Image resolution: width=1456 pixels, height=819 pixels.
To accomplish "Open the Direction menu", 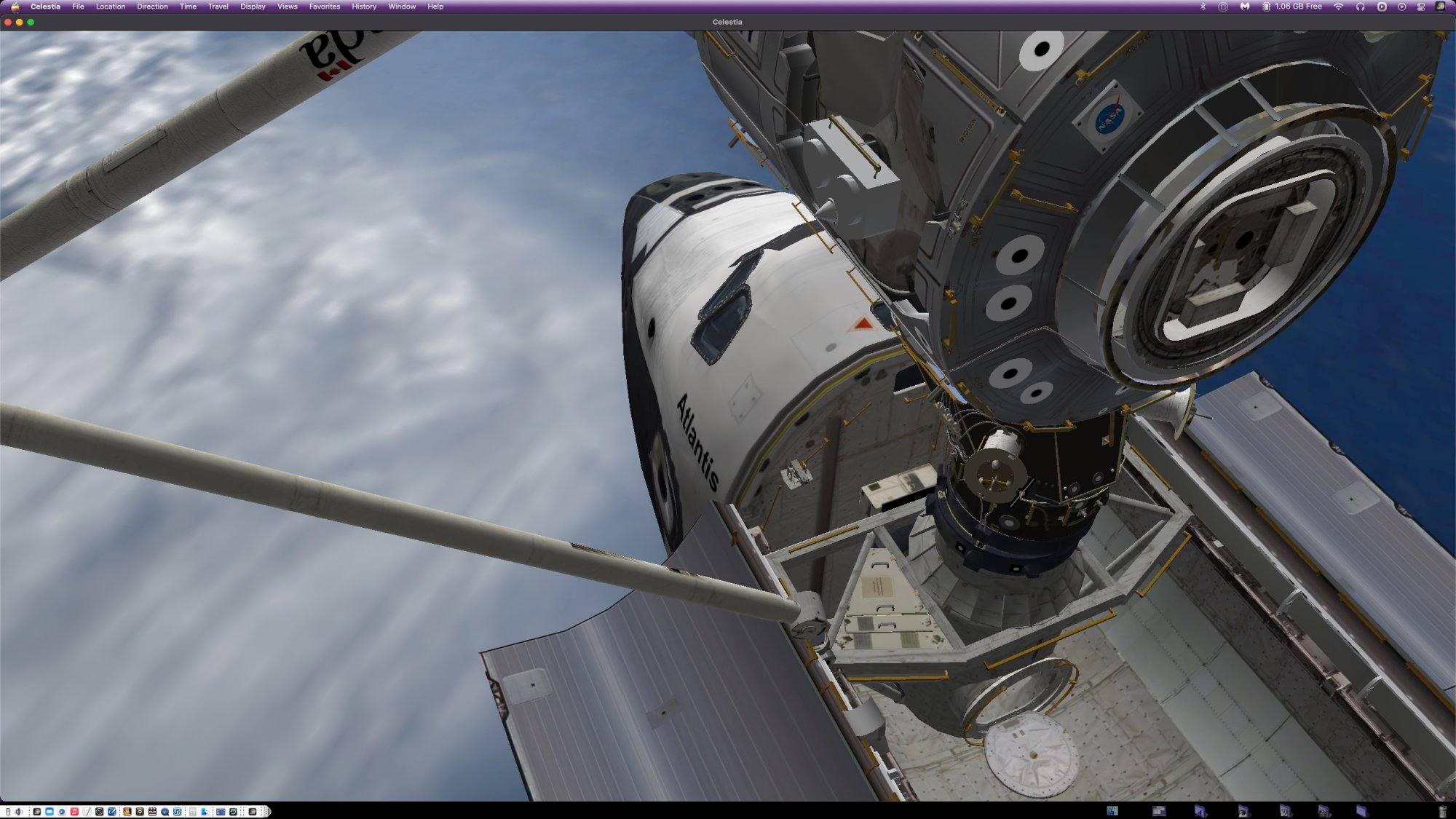I will (x=152, y=7).
